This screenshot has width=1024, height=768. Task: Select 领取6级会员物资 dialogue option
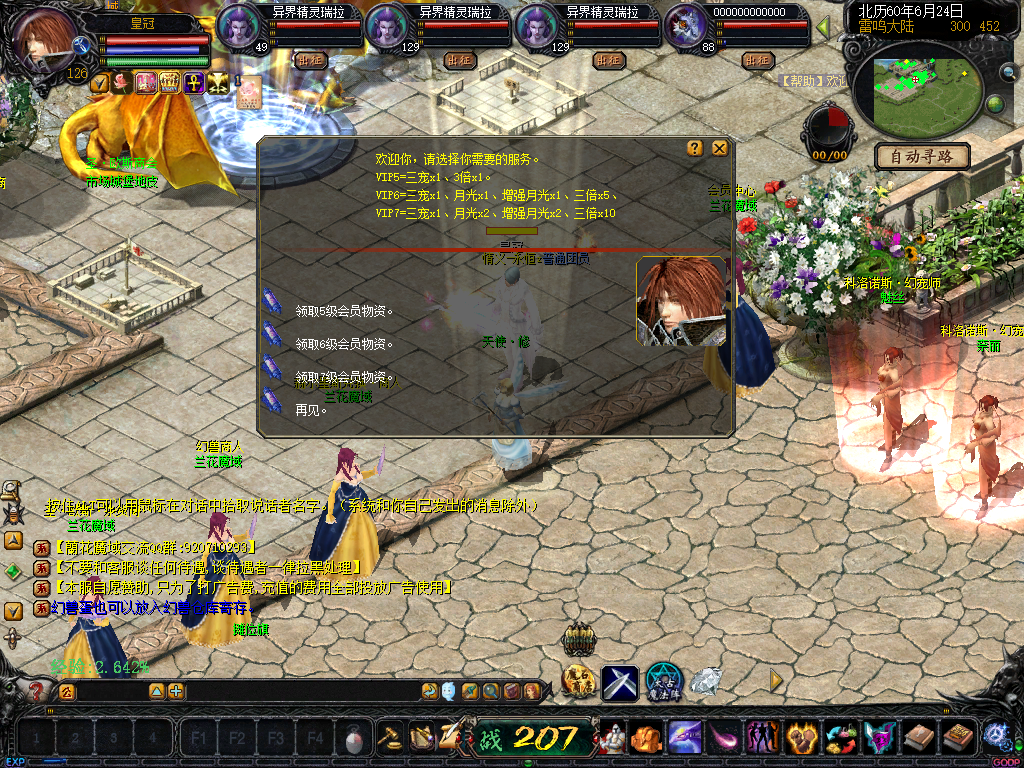point(343,344)
